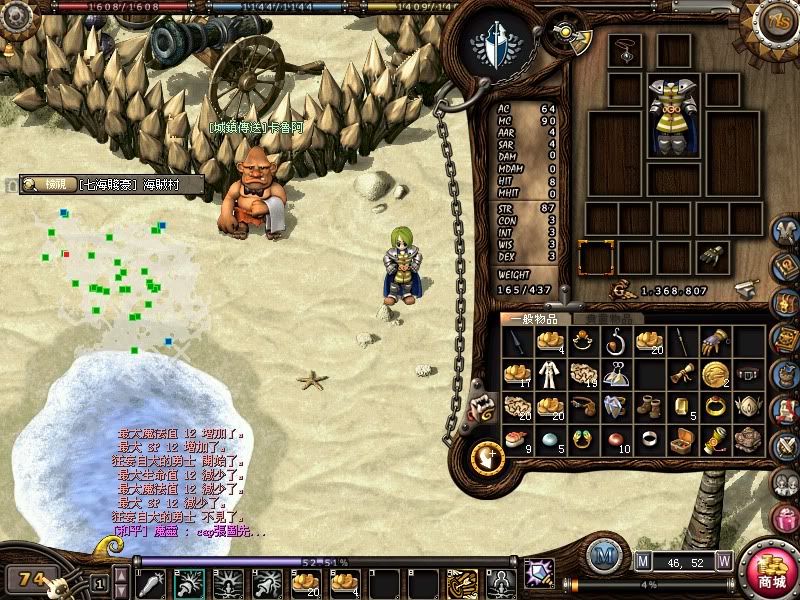This screenshot has width=800, height=600.
Task: Click the equipped necklace slot
Action: coord(625,51)
